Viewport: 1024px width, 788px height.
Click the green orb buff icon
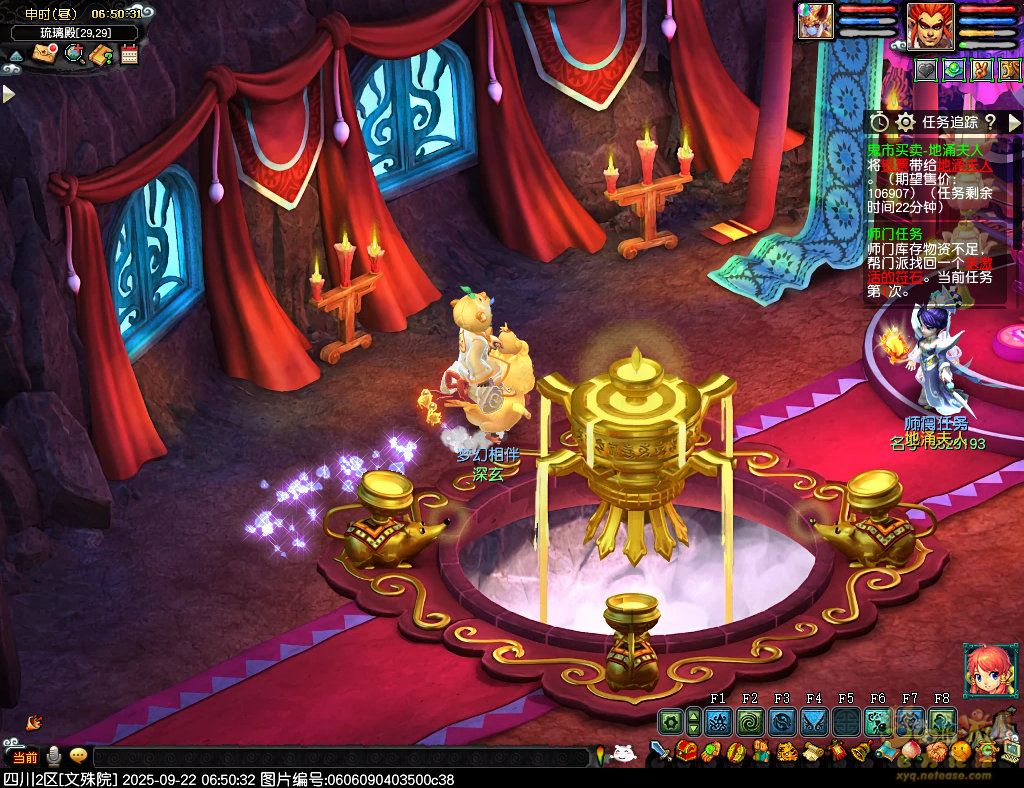point(954,70)
